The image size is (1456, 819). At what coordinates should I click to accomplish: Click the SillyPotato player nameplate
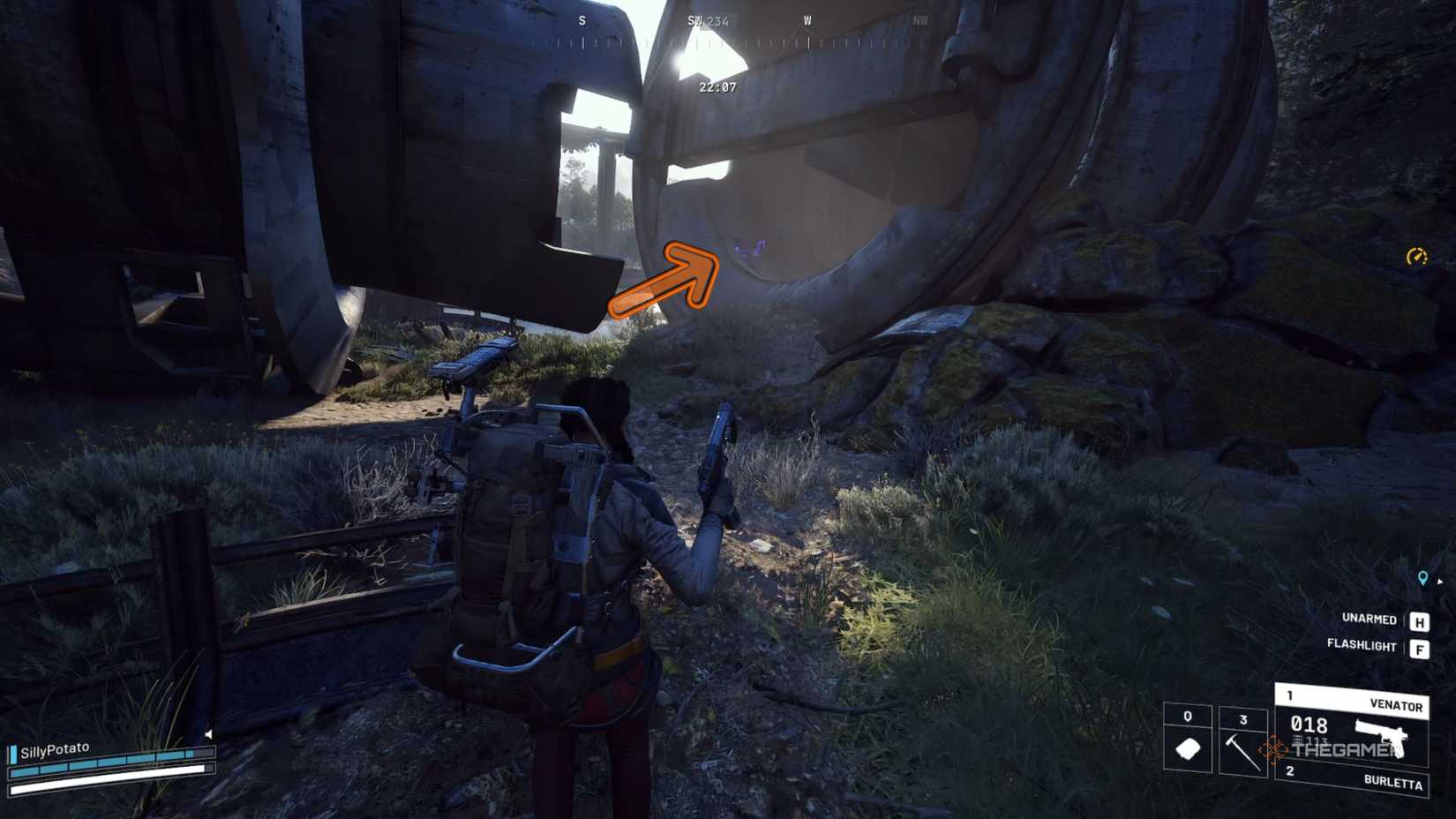point(56,747)
